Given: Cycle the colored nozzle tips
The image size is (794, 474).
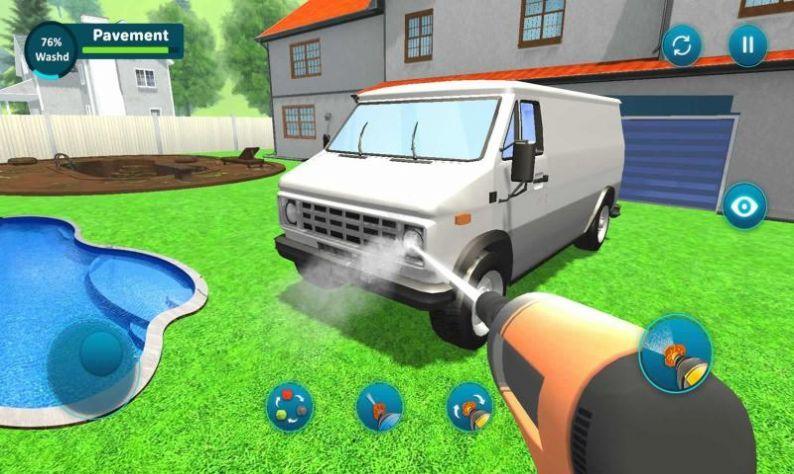Looking at the screenshot, I should click(x=290, y=407).
